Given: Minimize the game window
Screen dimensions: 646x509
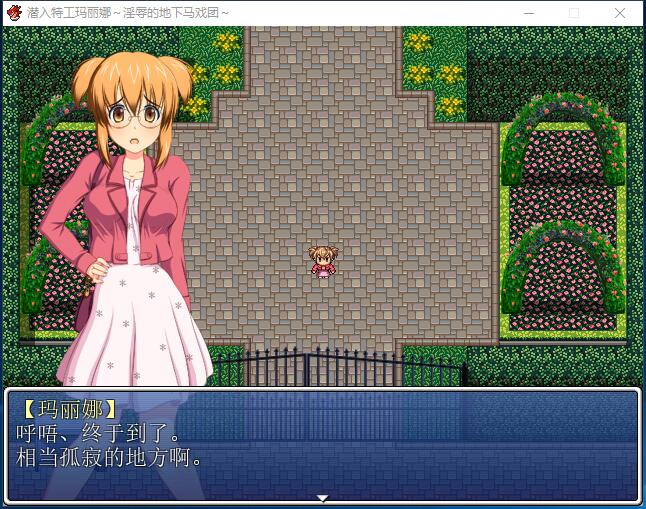Looking at the screenshot, I should point(528,13).
